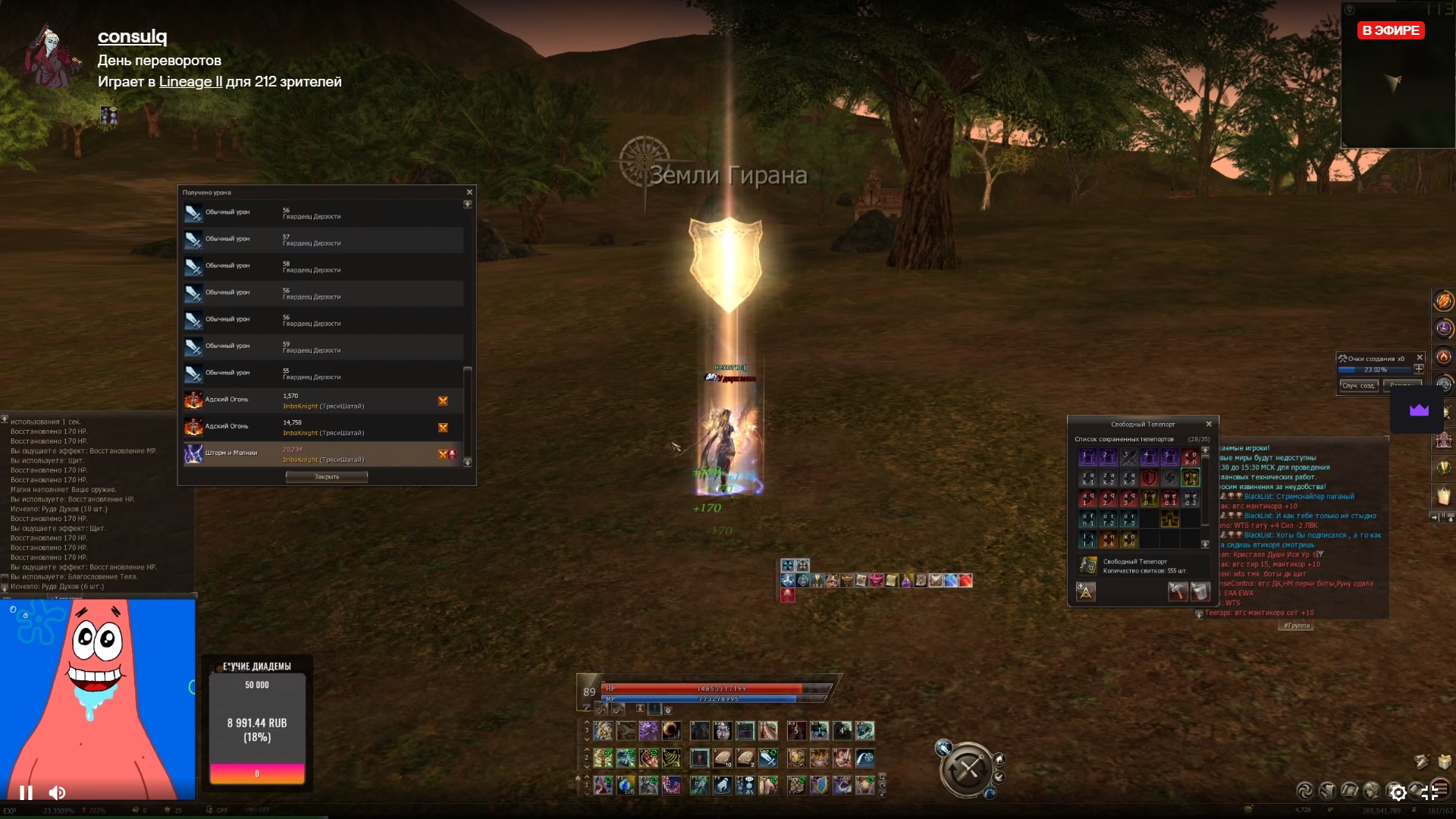Click the plus button beside crafting points bar
Image resolution: width=1456 pixels, height=819 pixels.
[1419, 369]
